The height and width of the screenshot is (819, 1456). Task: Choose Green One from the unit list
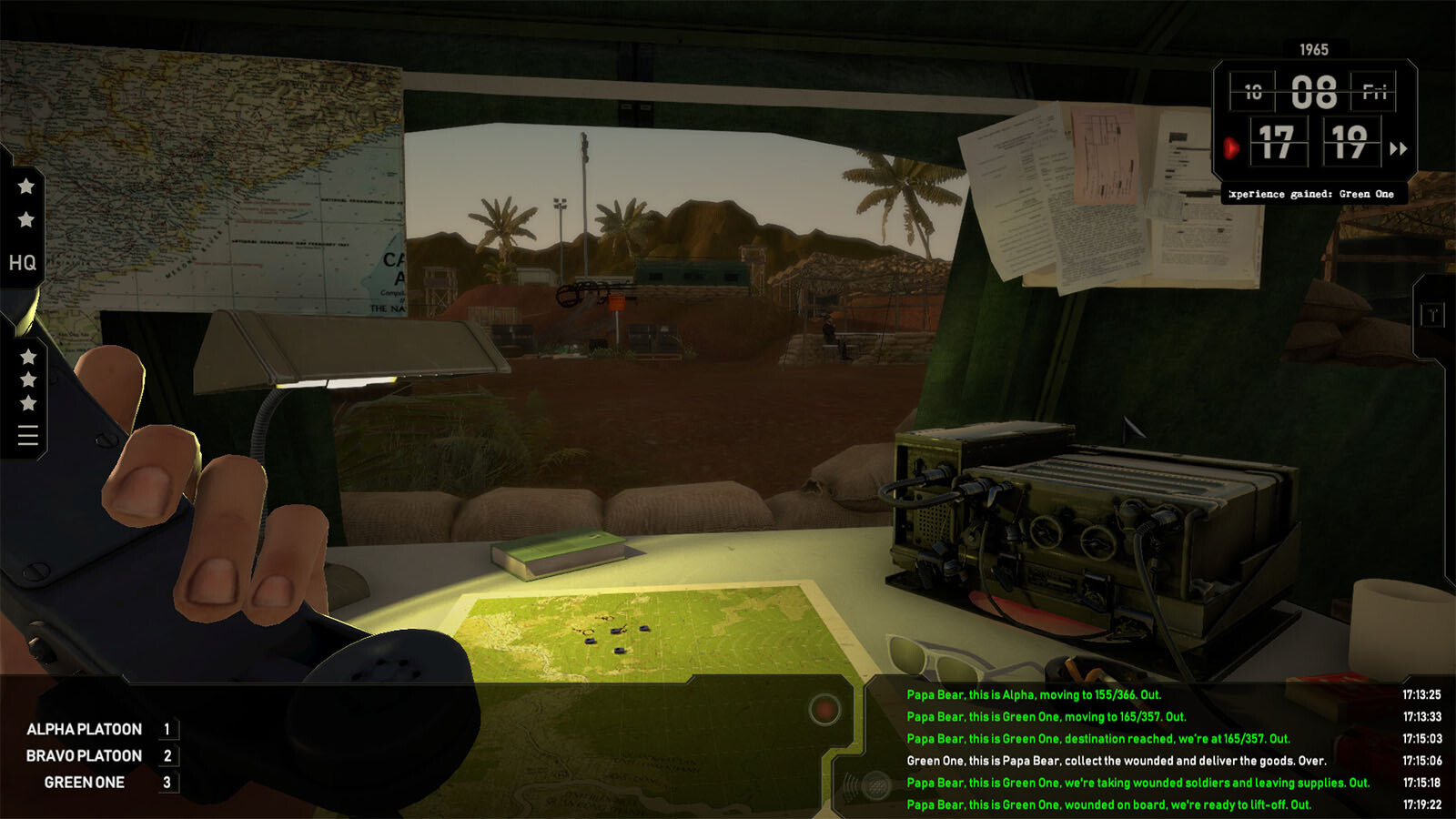tap(85, 782)
